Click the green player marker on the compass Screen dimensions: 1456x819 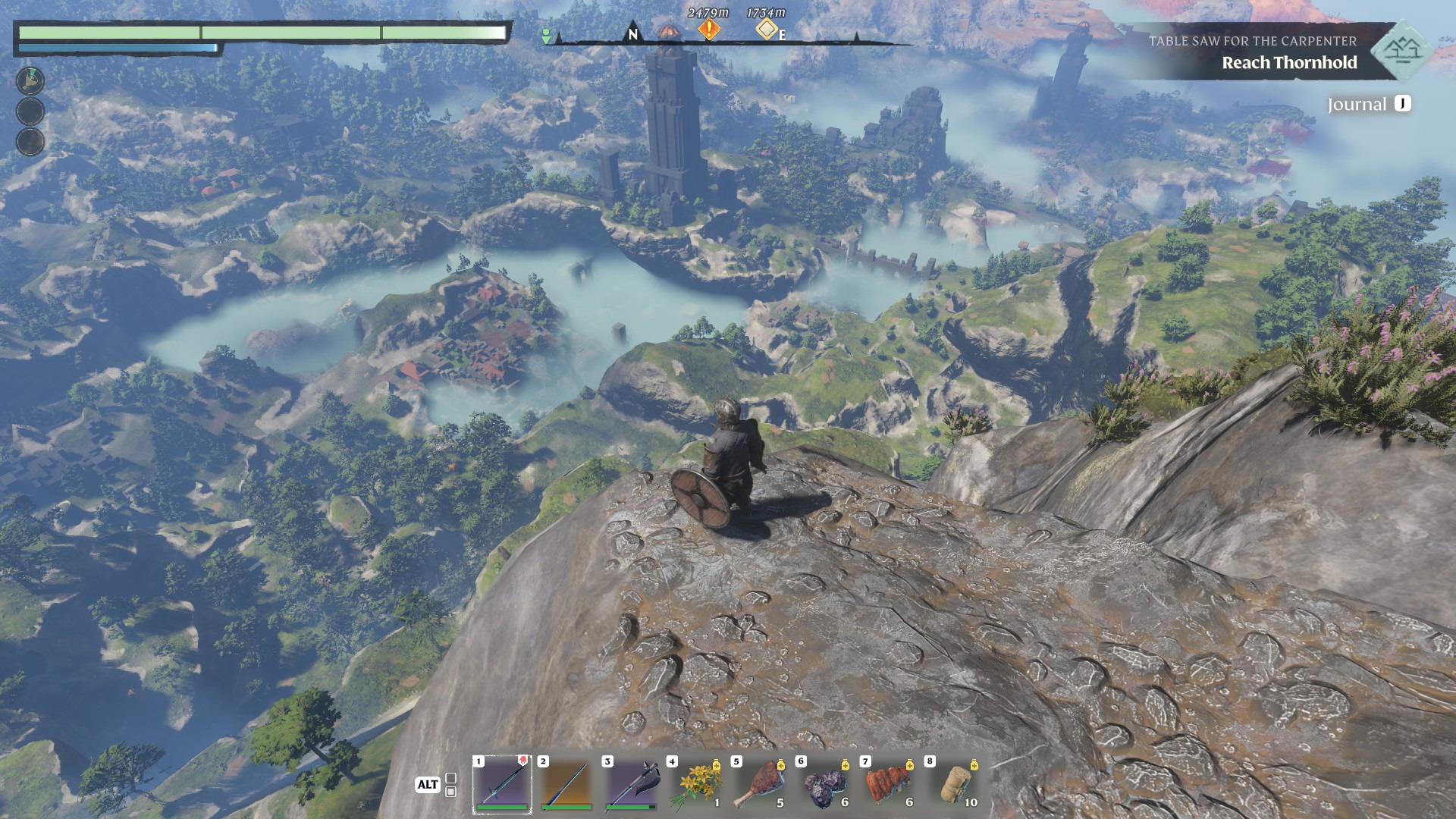546,36
